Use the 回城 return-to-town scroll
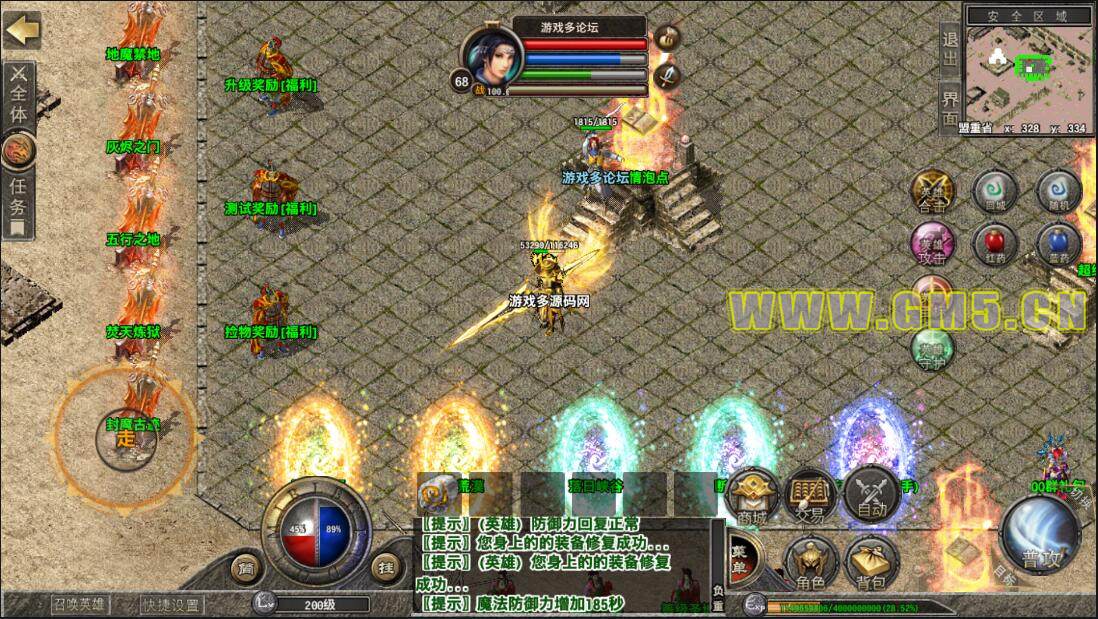 pos(993,190)
